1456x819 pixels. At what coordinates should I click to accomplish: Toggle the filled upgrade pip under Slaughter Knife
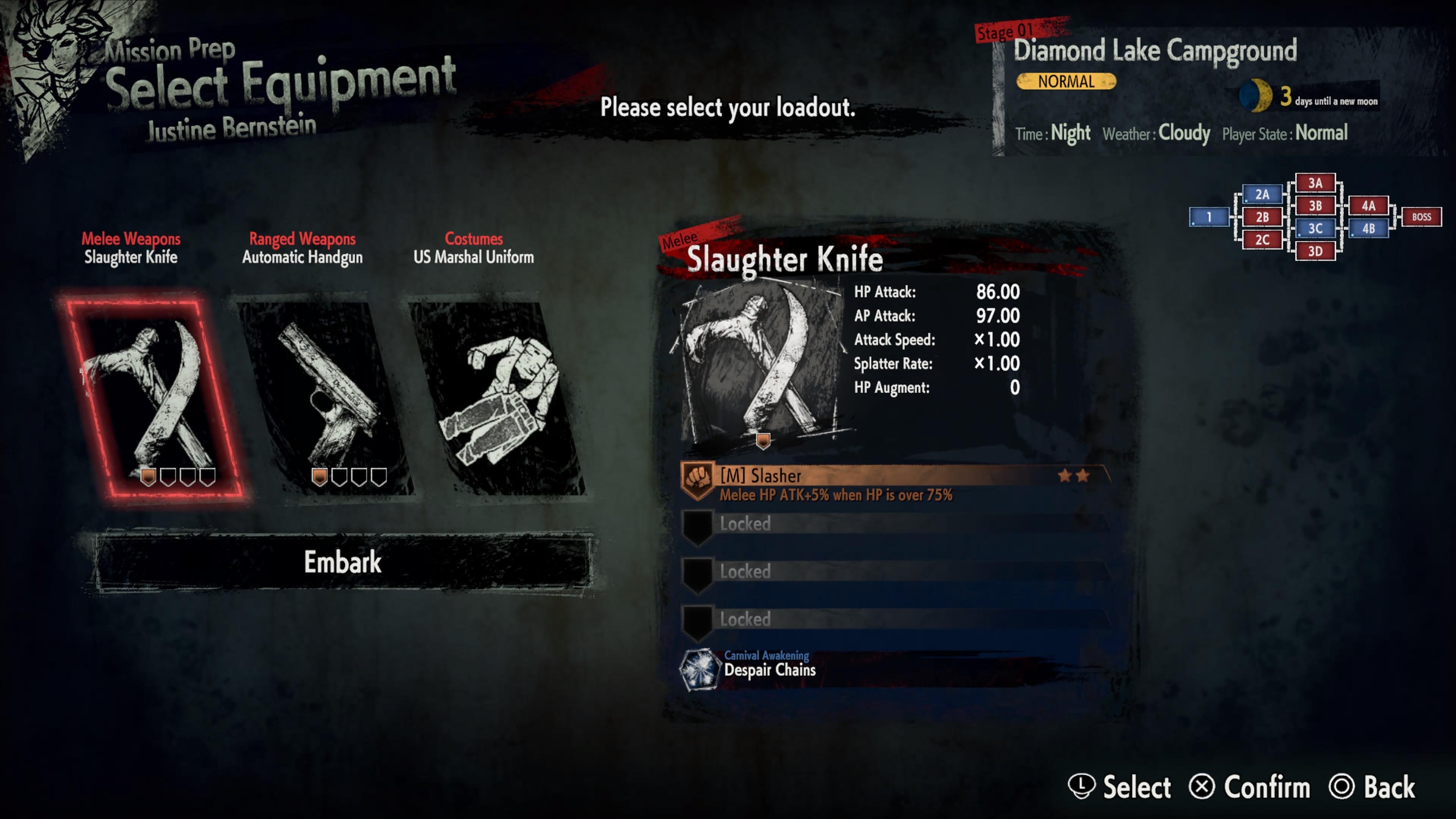pyautogui.click(x=148, y=477)
